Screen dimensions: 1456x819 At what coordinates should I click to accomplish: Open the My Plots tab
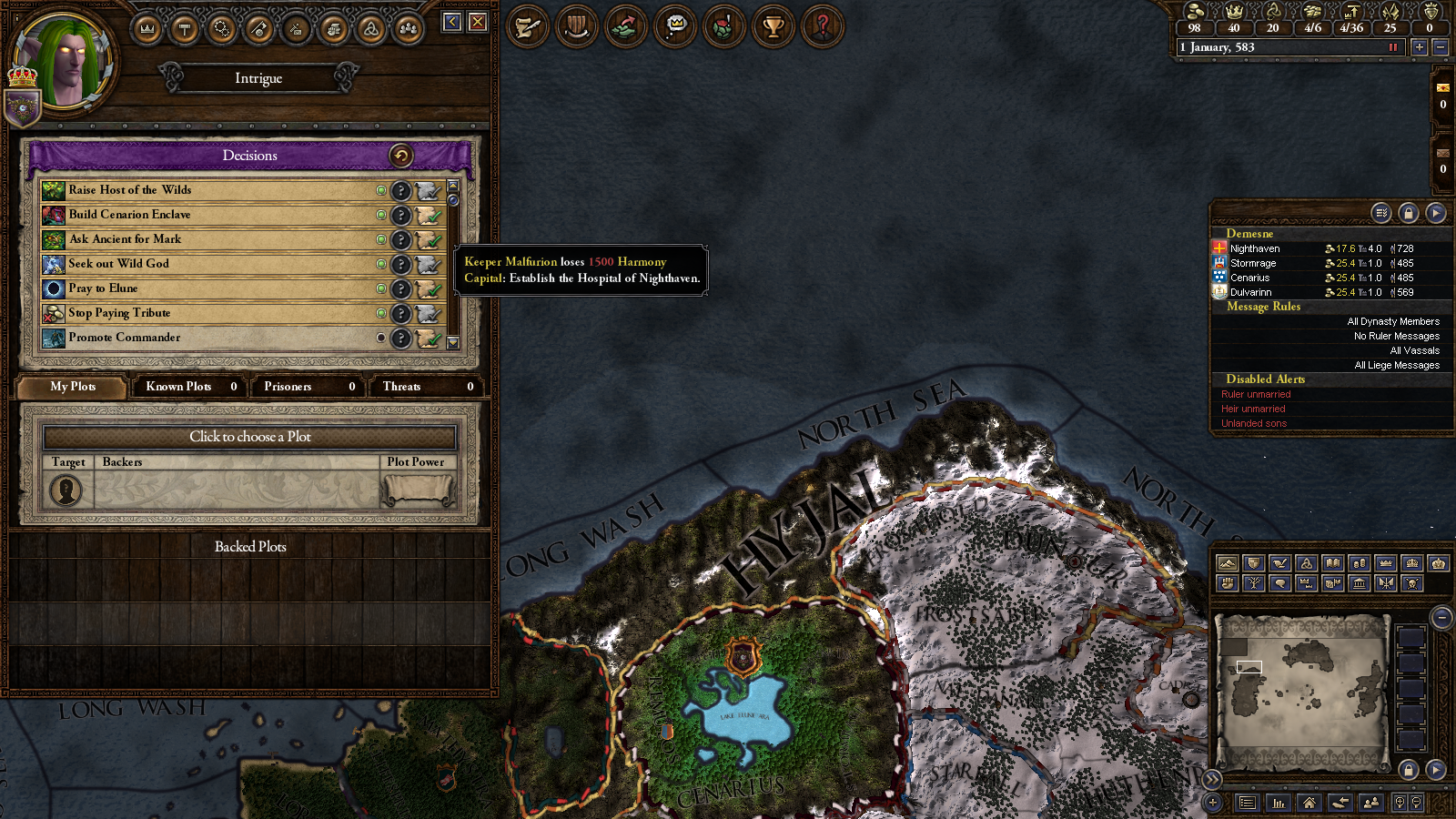tap(73, 387)
